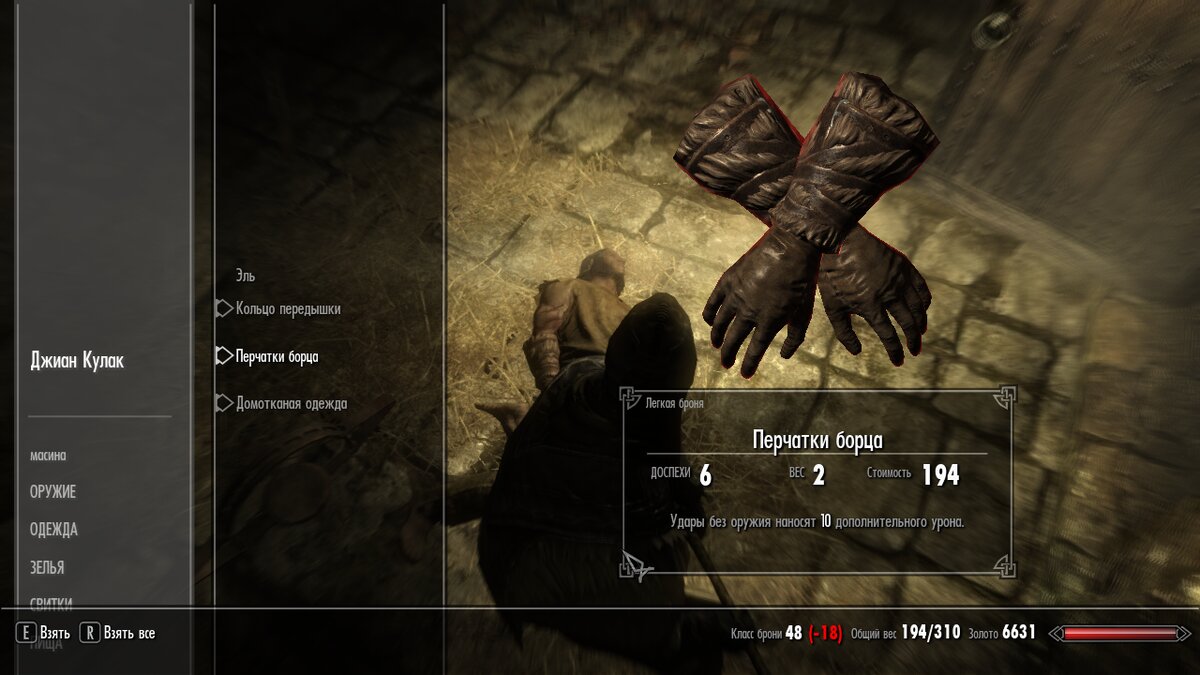Show the ЗЕЛЬЯ category
1200x675 pixels.
click(x=47, y=568)
